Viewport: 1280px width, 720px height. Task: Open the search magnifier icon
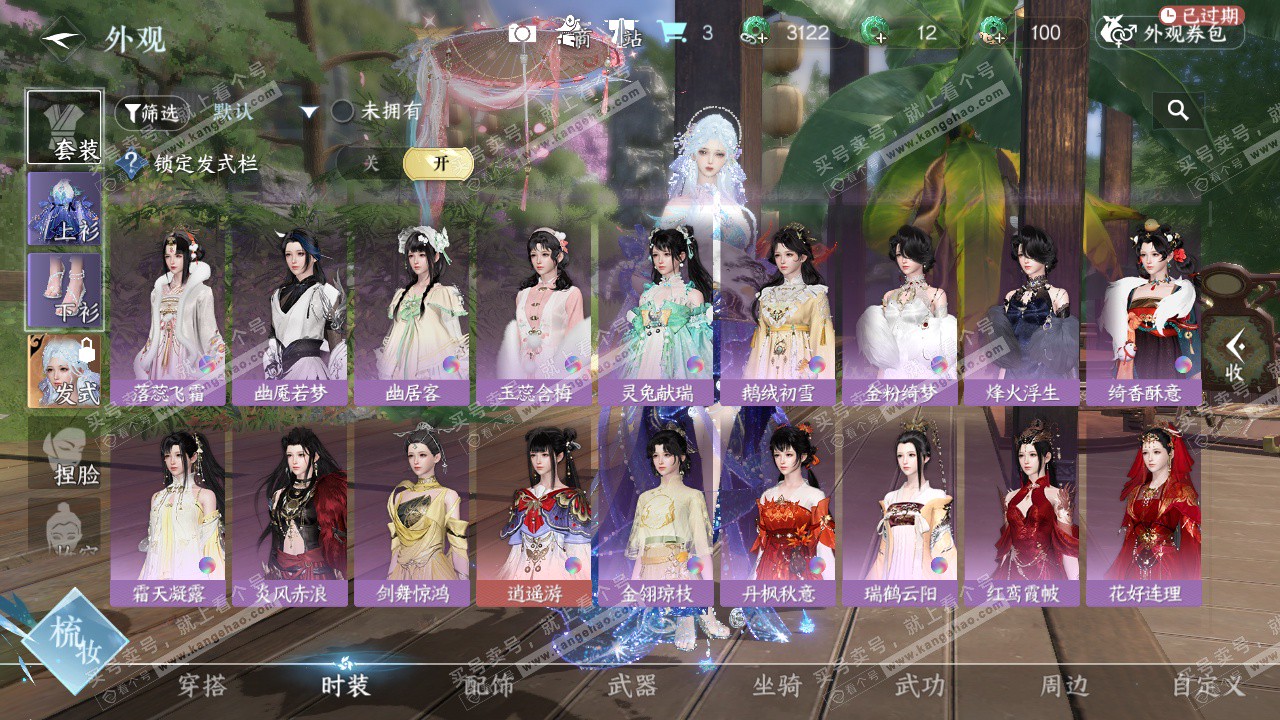[1178, 111]
